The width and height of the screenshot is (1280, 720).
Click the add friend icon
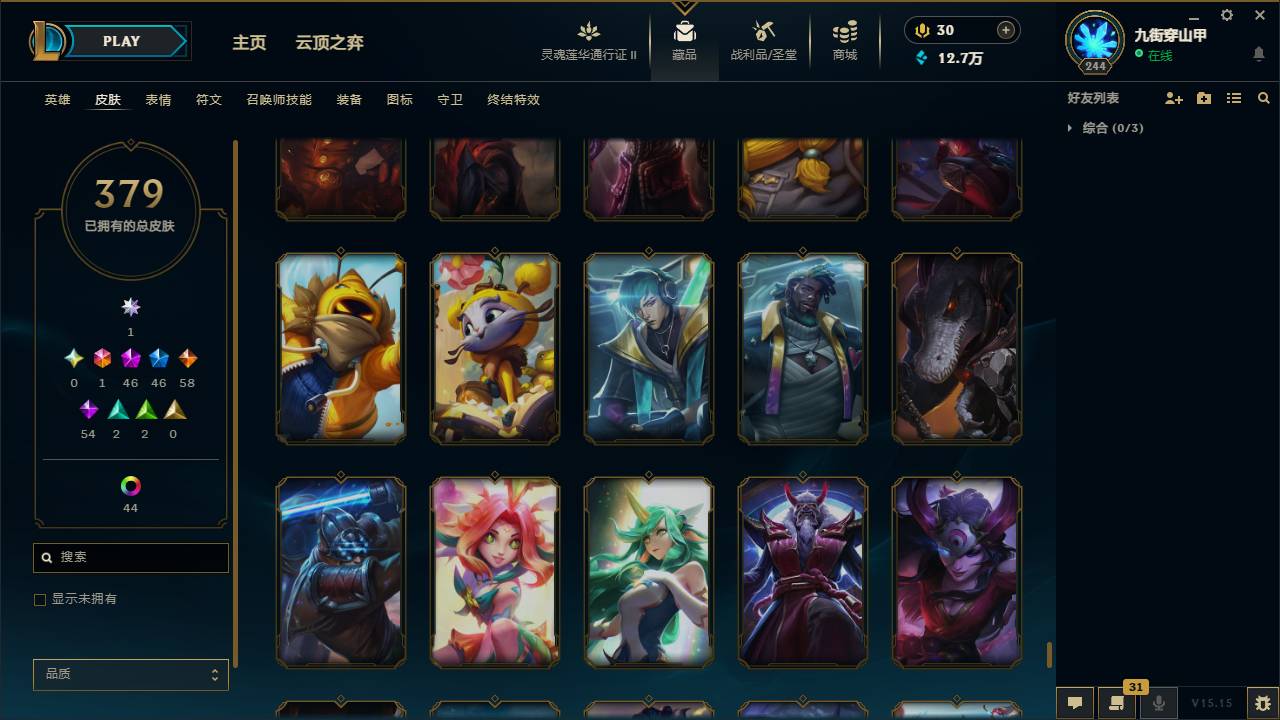click(1174, 98)
